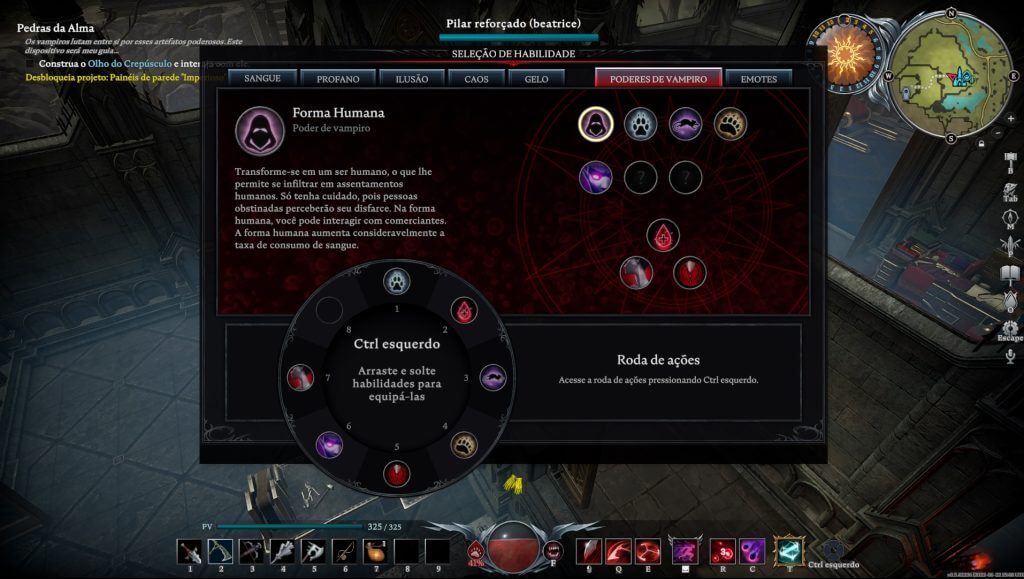Select the wolf paw form power
Image resolution: width=1024 pixels, height=579 pixels.
640,124
